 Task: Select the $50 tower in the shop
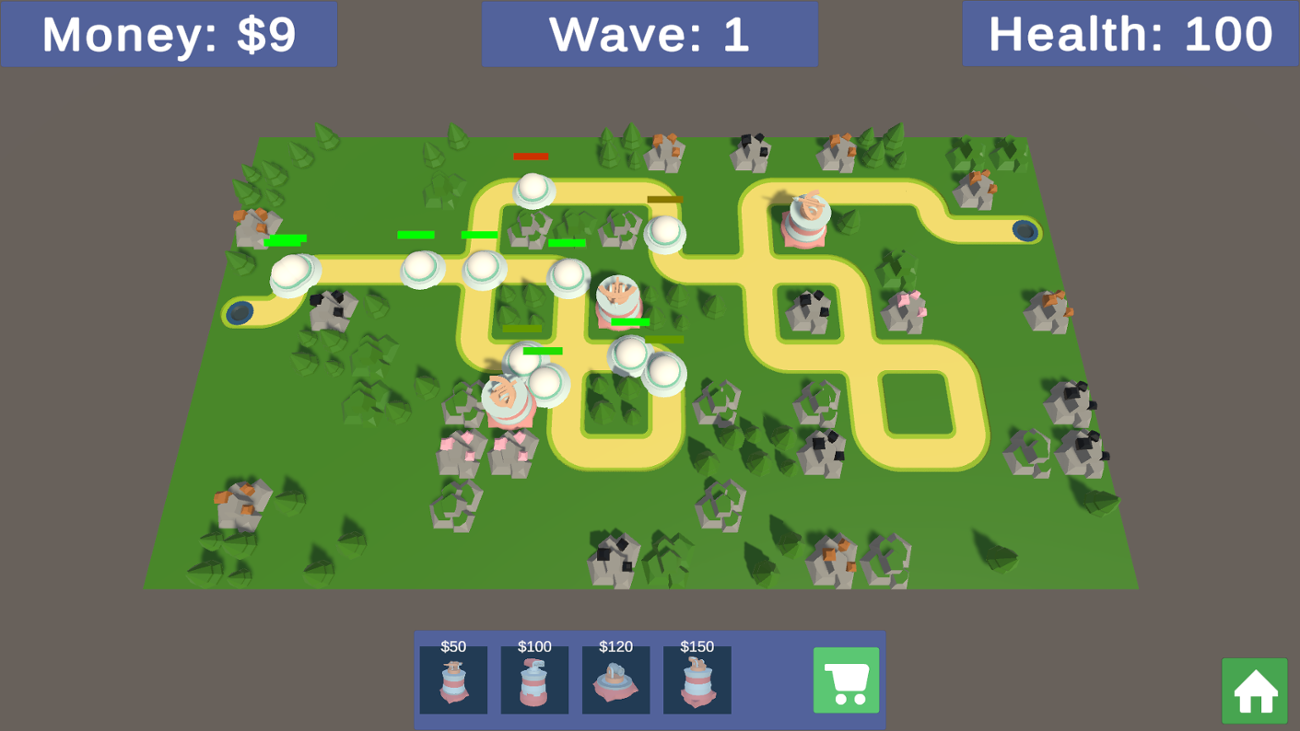(x=453, y=681)
